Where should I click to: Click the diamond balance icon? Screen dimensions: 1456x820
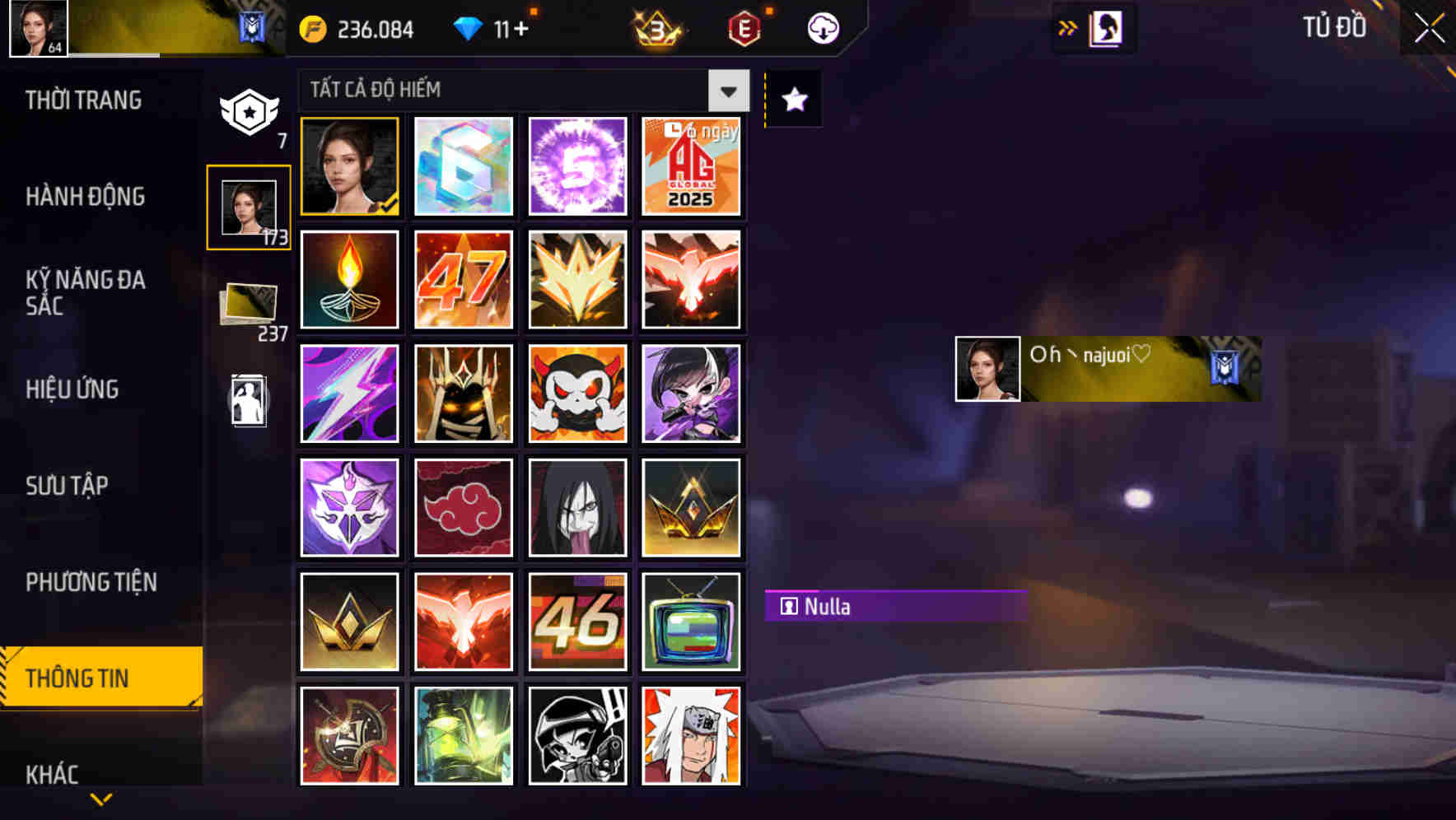pos(469,27)
